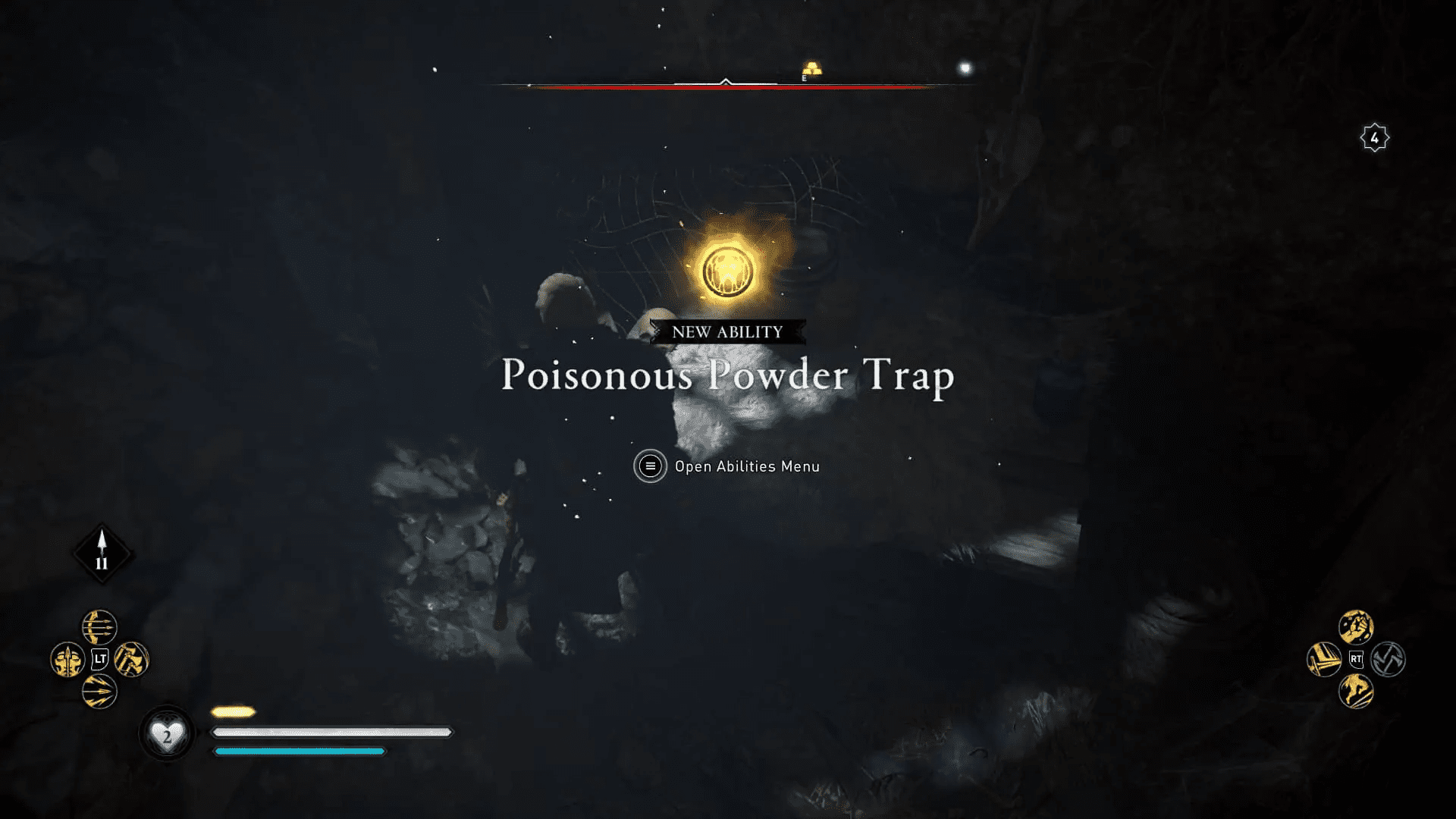Click the gold ingot pickup icon on the compass
Screen dimensions: 1456x819
click(813, 67)
